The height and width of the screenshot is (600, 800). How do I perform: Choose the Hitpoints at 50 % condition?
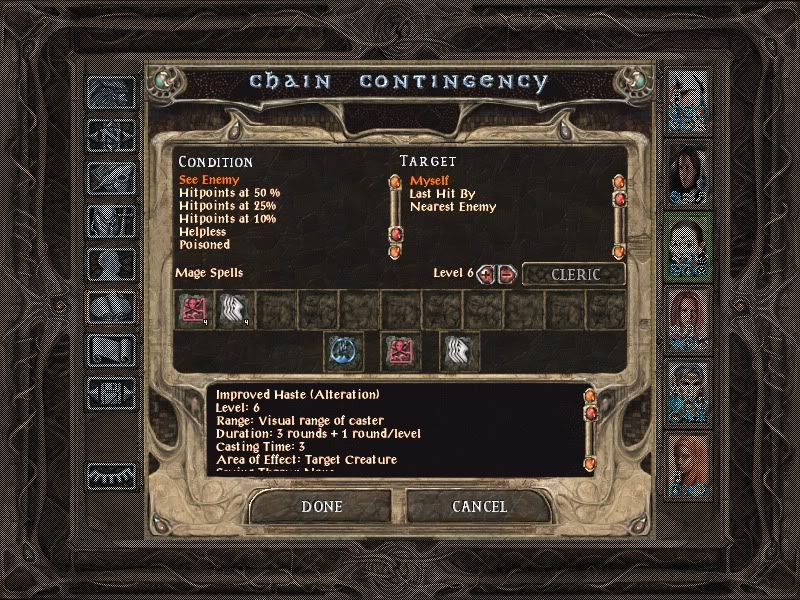click(229, 193)
